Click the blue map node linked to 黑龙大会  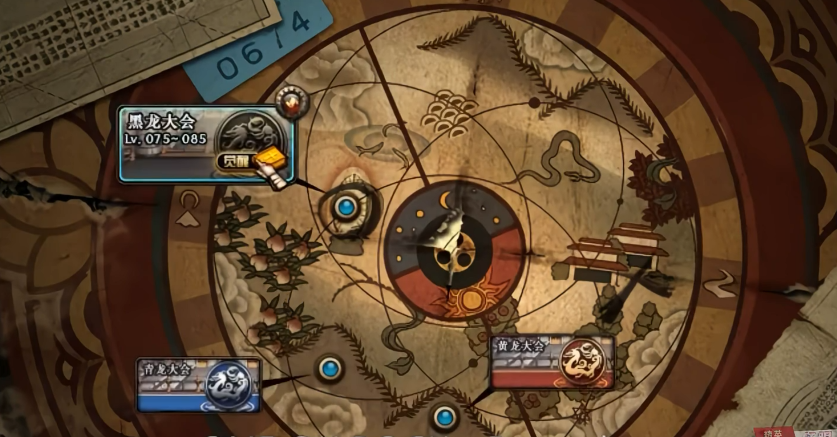pyautogui.click(x=347, y=207)
